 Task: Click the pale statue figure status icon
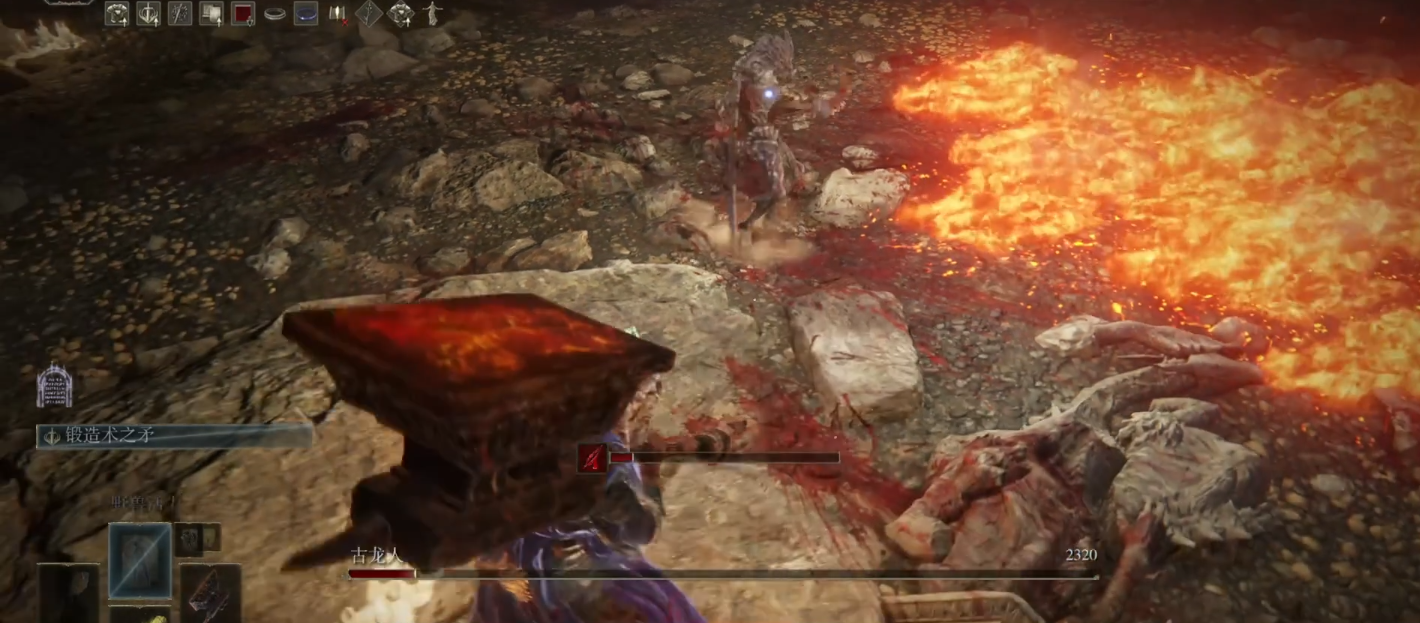point(432,14)
